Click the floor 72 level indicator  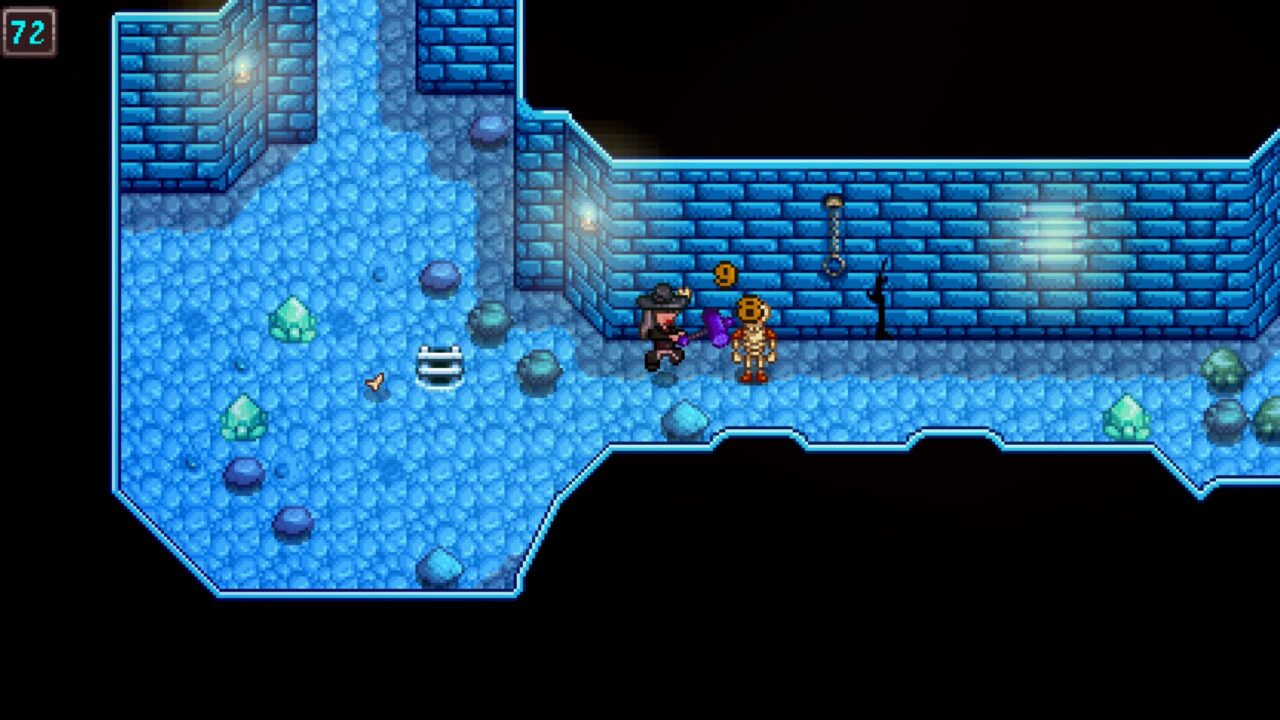point(30,33)
